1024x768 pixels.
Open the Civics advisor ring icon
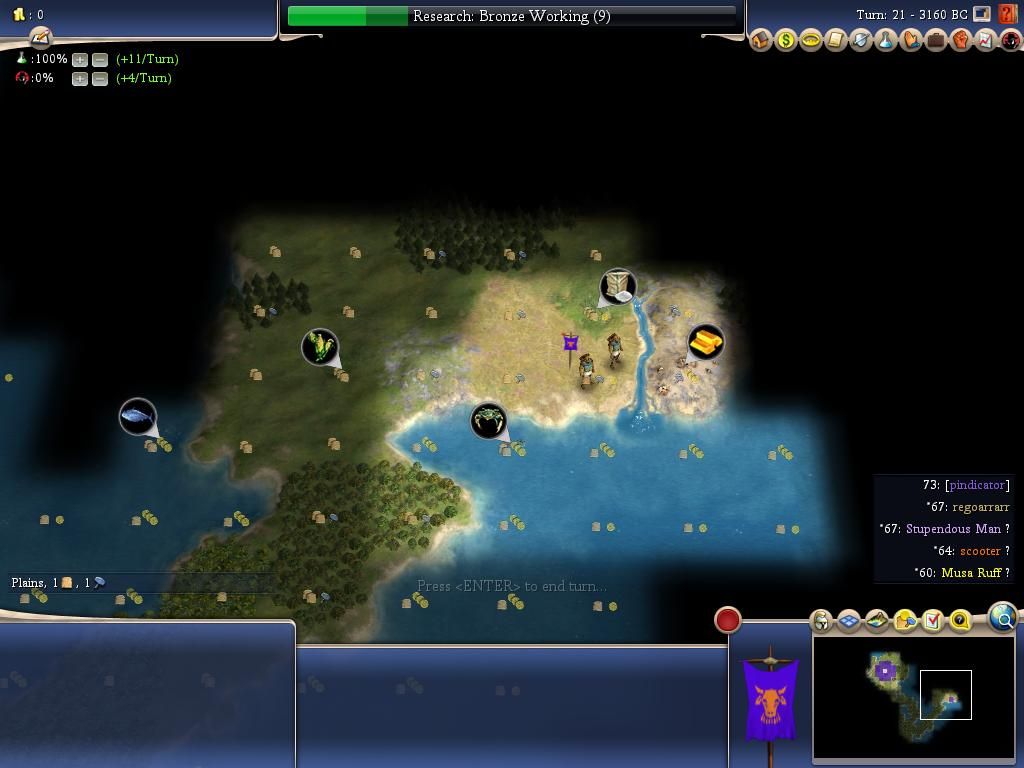click(x=811, y=41)
